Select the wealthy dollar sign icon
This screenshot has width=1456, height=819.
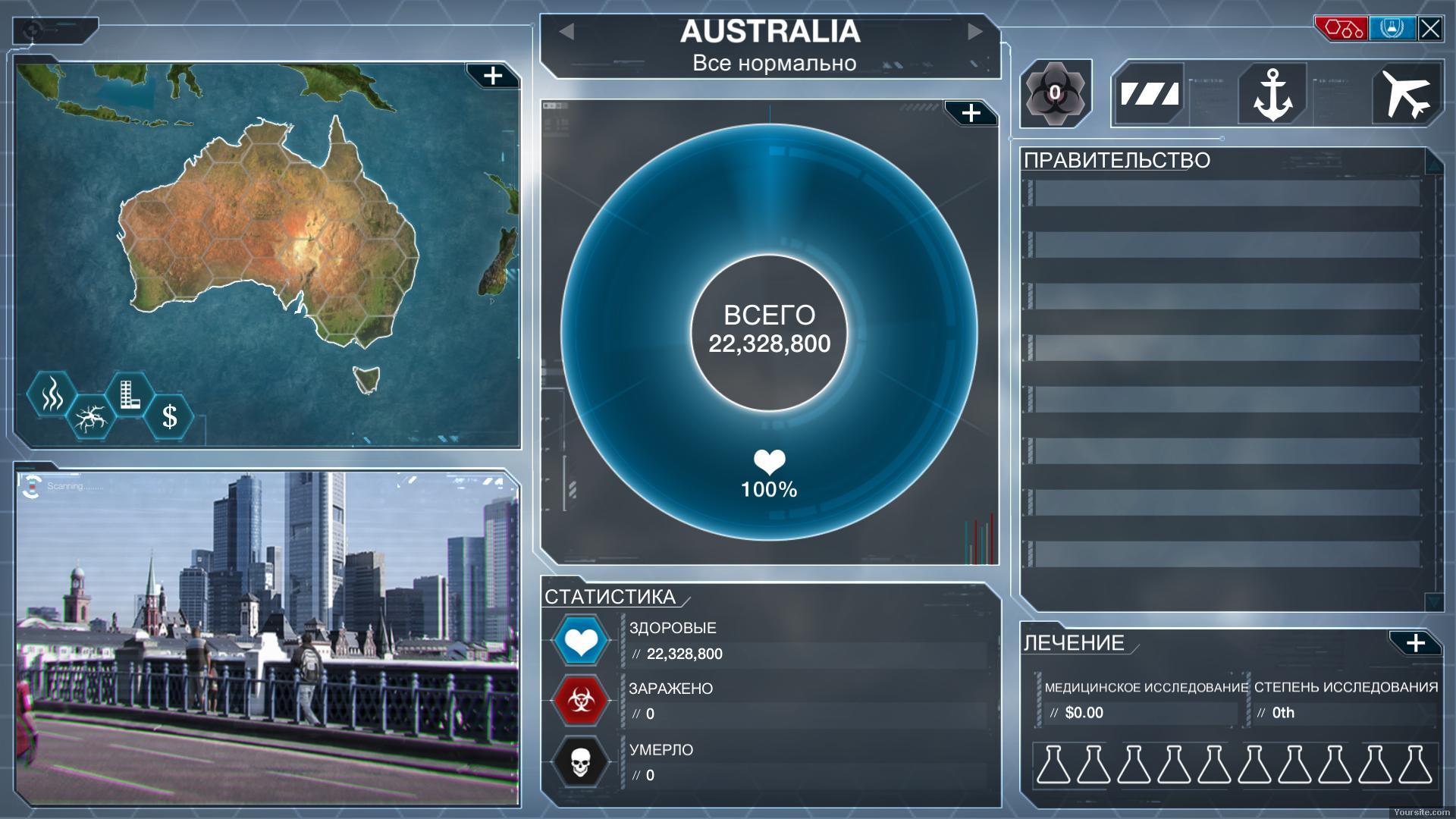coord(170,417)
